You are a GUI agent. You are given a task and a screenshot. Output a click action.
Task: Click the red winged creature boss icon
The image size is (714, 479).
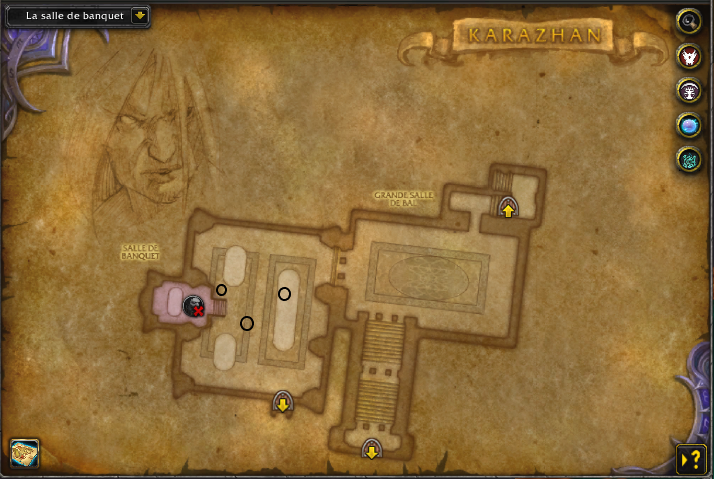click(688, 56)
